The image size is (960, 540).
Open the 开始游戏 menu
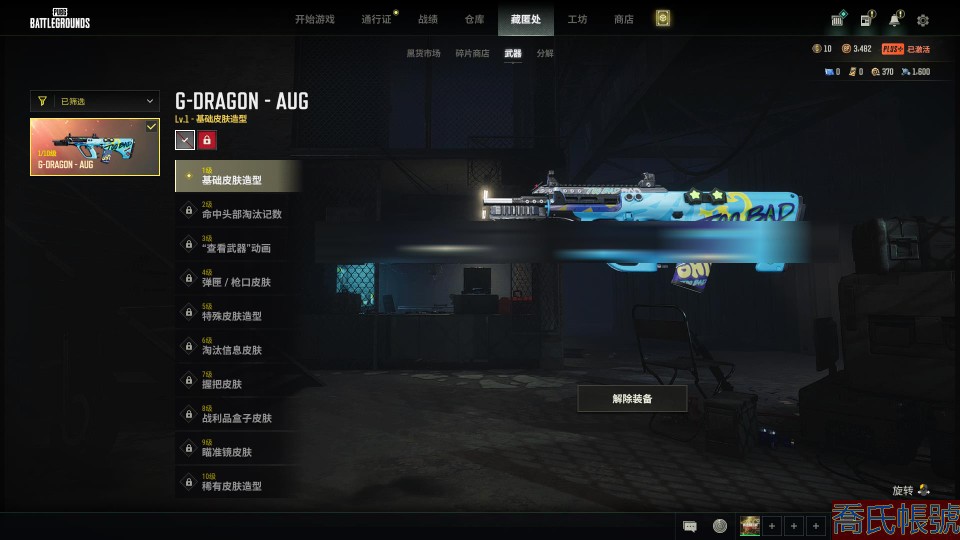315,19
